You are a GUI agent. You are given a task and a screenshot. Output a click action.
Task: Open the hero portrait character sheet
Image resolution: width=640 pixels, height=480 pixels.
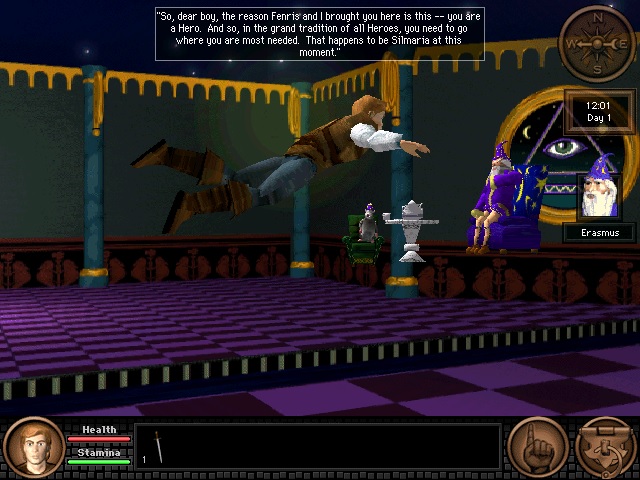pos(33,447)
